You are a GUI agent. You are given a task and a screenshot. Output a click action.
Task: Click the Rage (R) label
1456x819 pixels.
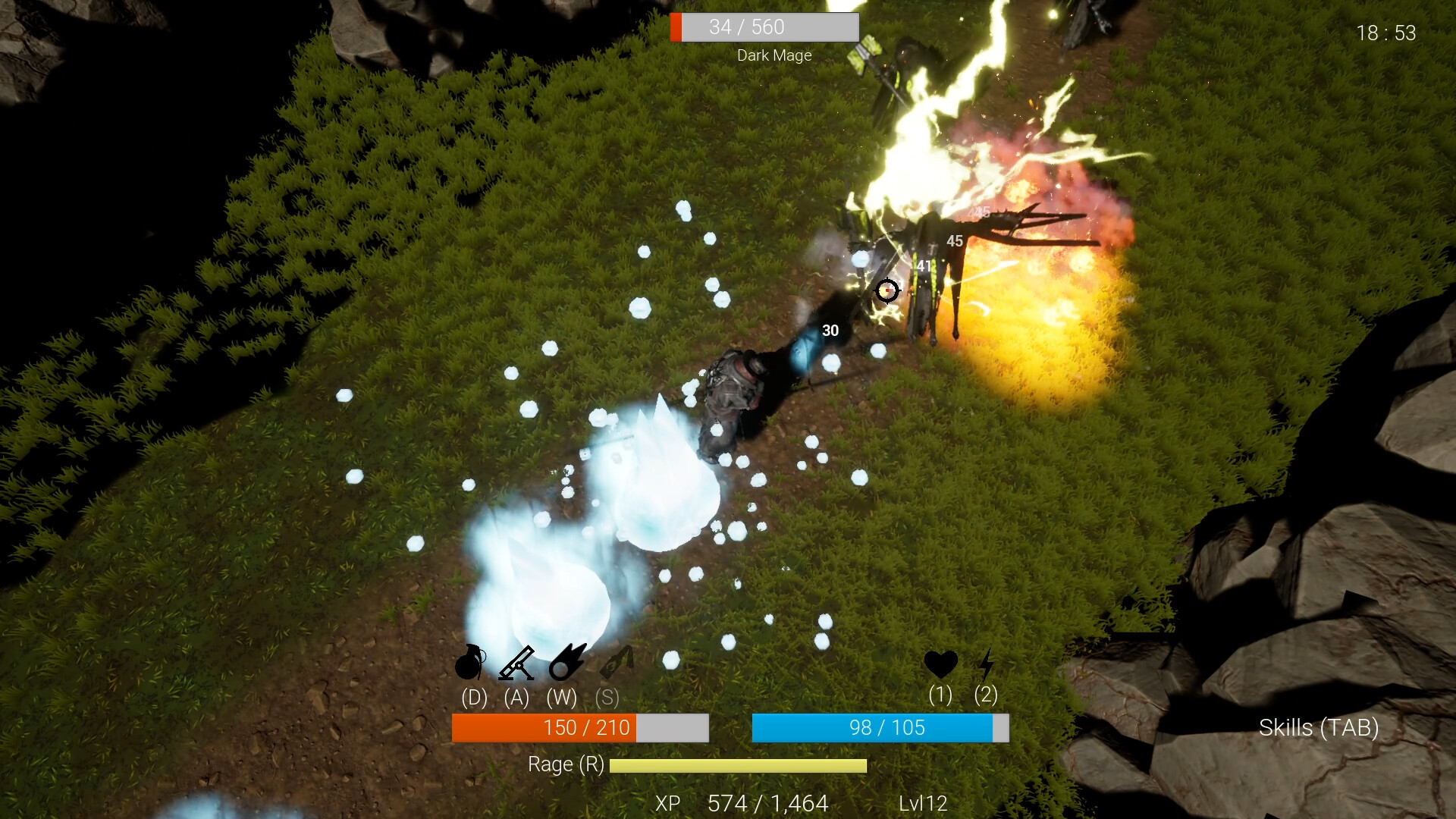click(566, 764)
